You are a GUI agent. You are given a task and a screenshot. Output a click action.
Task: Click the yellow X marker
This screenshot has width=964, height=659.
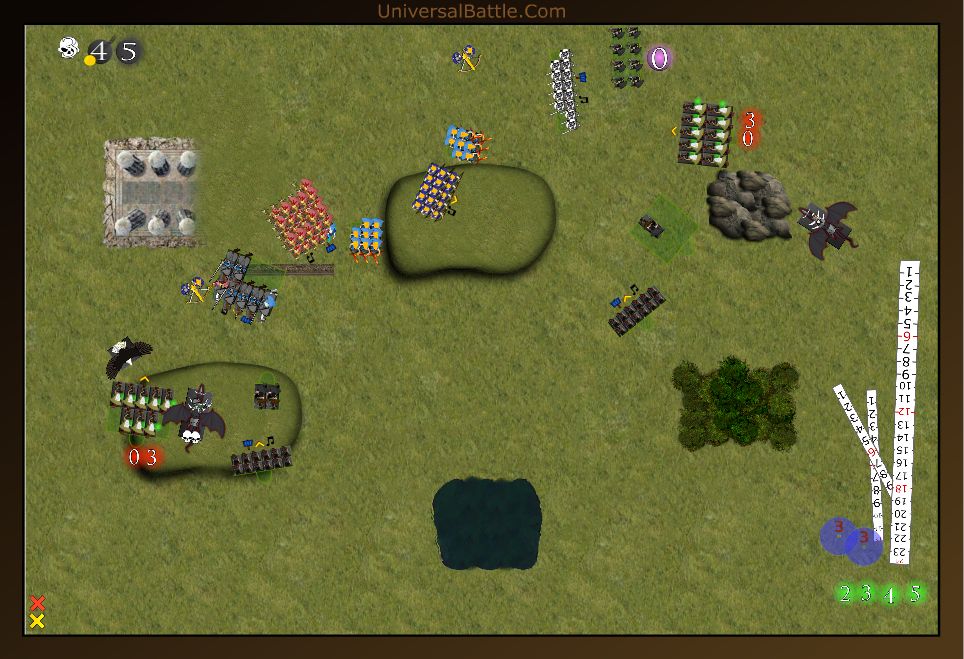click(x=37, y=621)
